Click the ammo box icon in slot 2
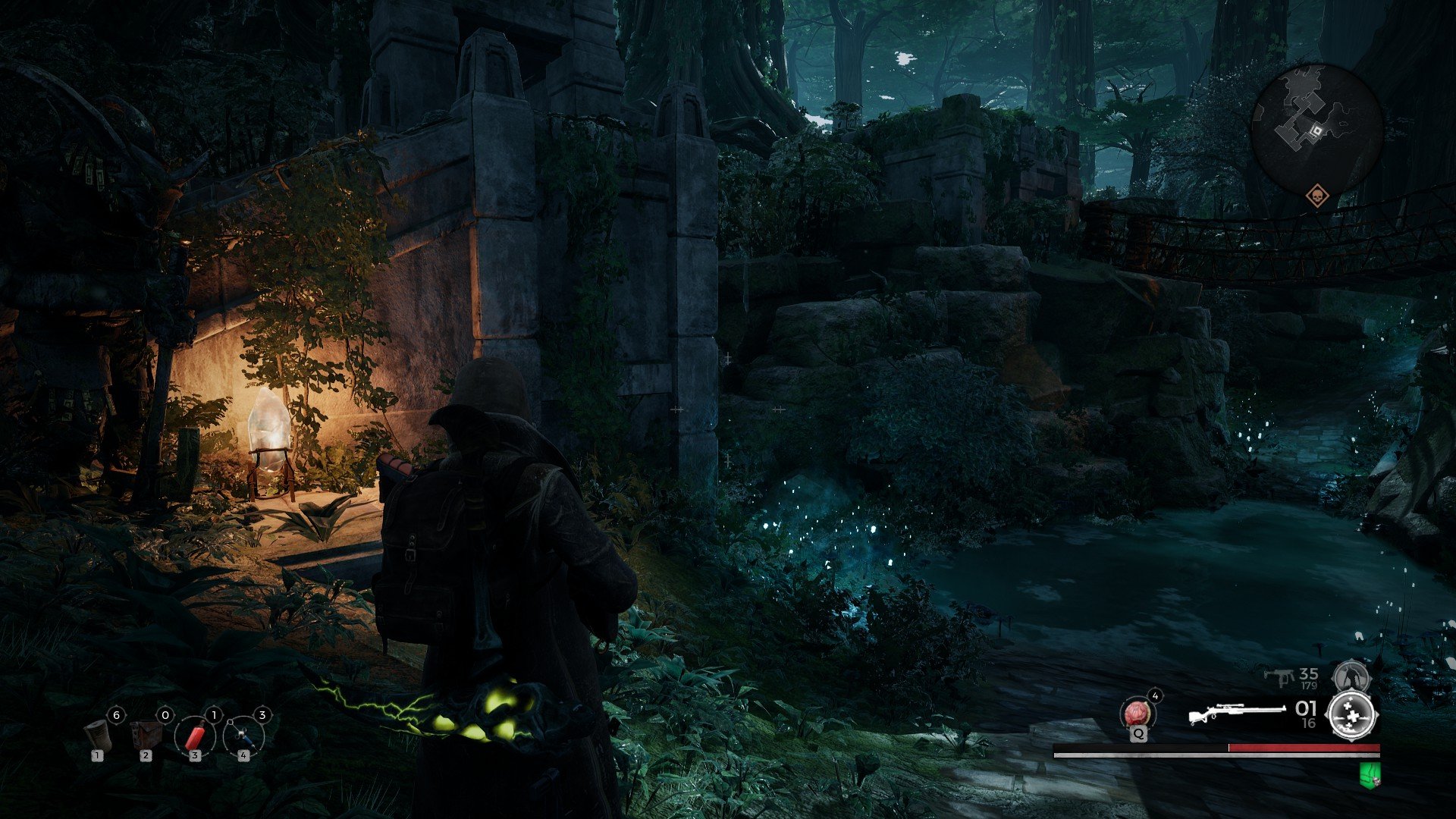 click(146, 735)
